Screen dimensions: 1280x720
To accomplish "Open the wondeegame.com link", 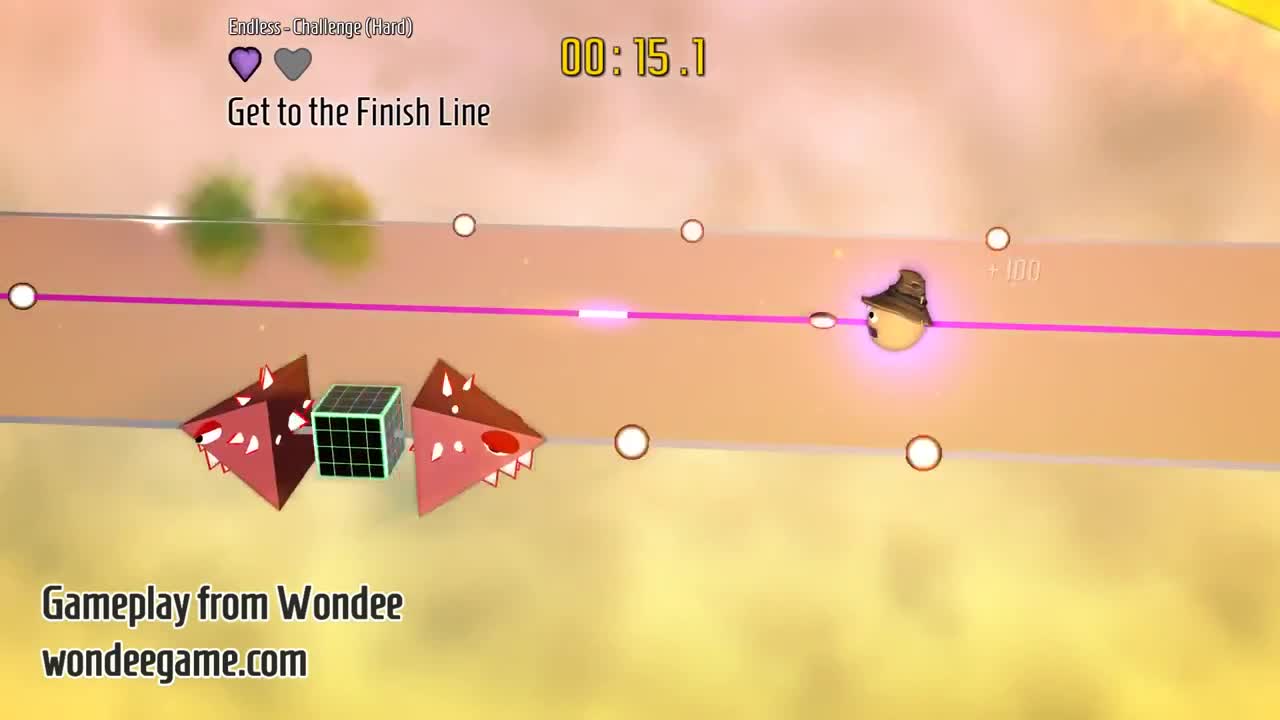I will (174, 661).
